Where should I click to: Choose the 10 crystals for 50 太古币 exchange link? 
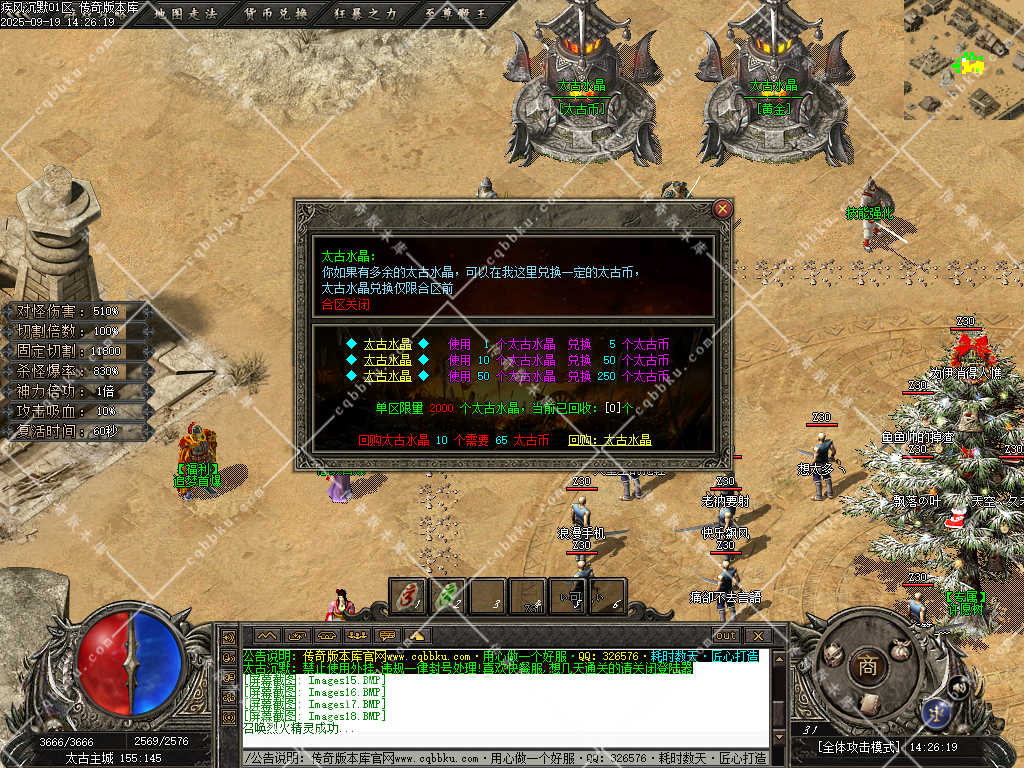point(387,360)
